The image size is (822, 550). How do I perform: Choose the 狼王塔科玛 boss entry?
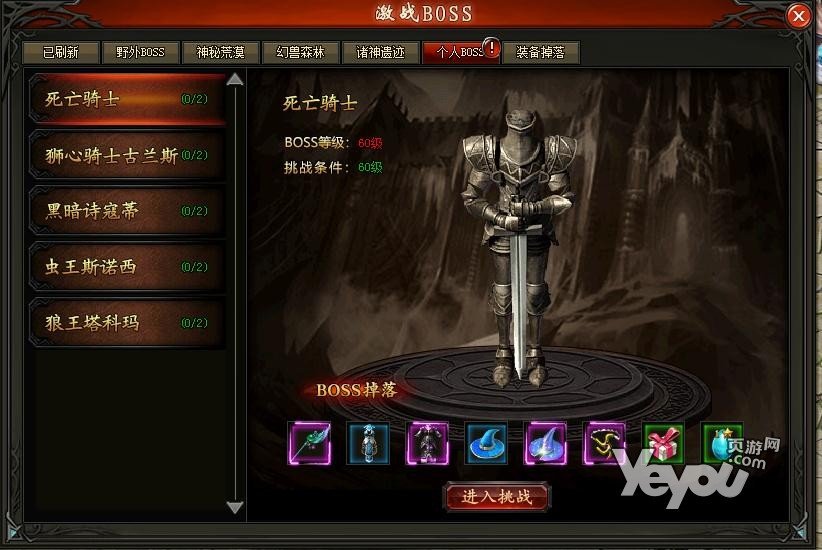tap(127, 323)
